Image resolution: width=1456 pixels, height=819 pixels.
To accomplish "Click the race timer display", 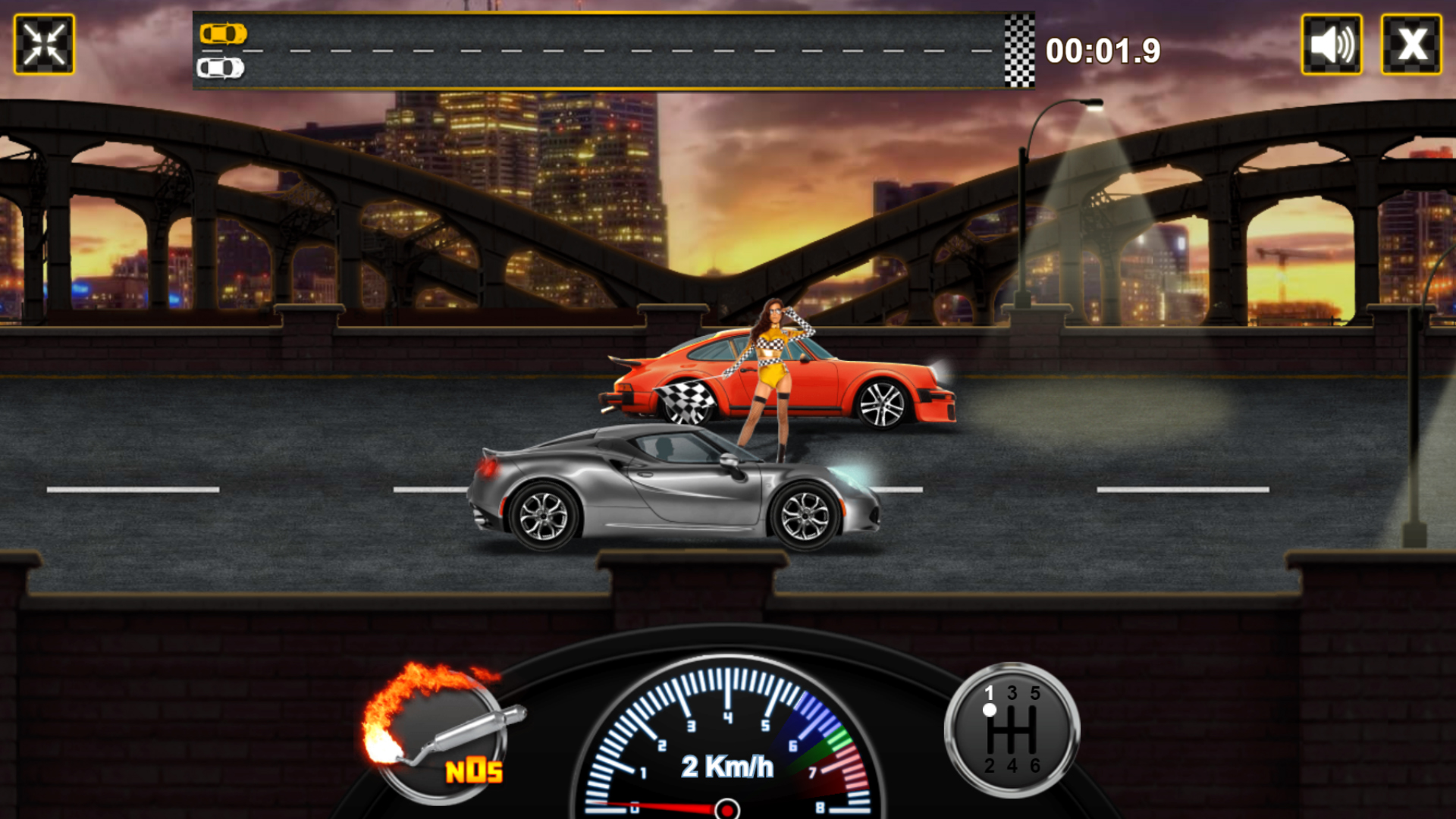I will pos(1103,49).
